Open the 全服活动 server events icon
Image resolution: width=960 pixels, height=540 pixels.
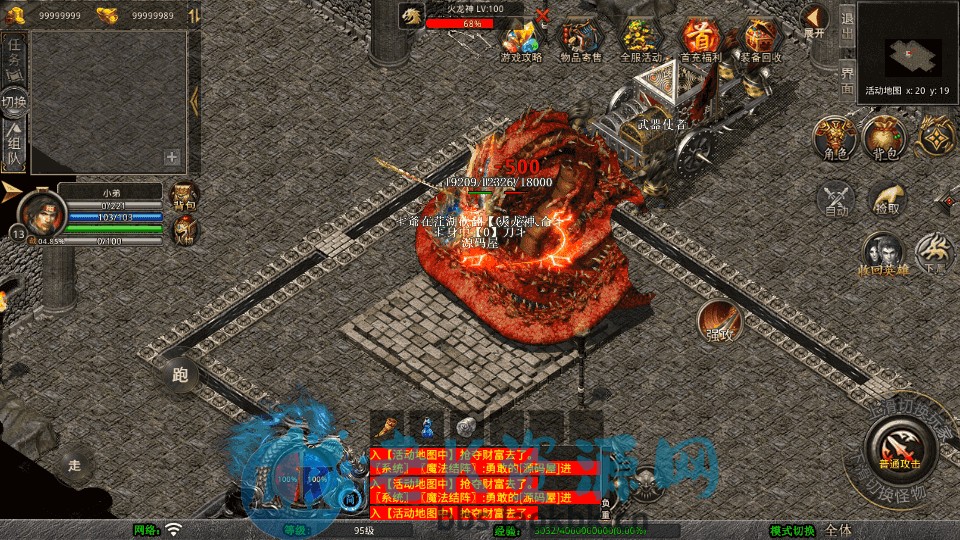pos(641,39)
